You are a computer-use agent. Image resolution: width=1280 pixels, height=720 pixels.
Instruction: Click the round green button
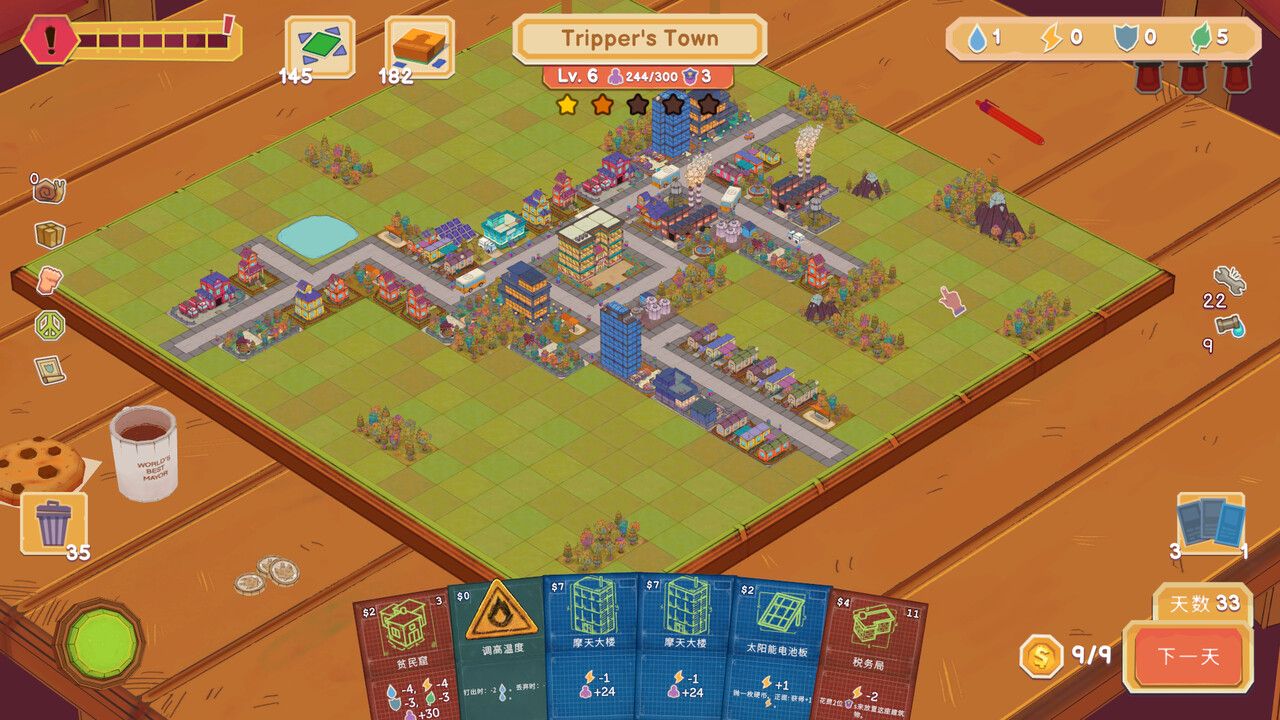pos(99,642)
